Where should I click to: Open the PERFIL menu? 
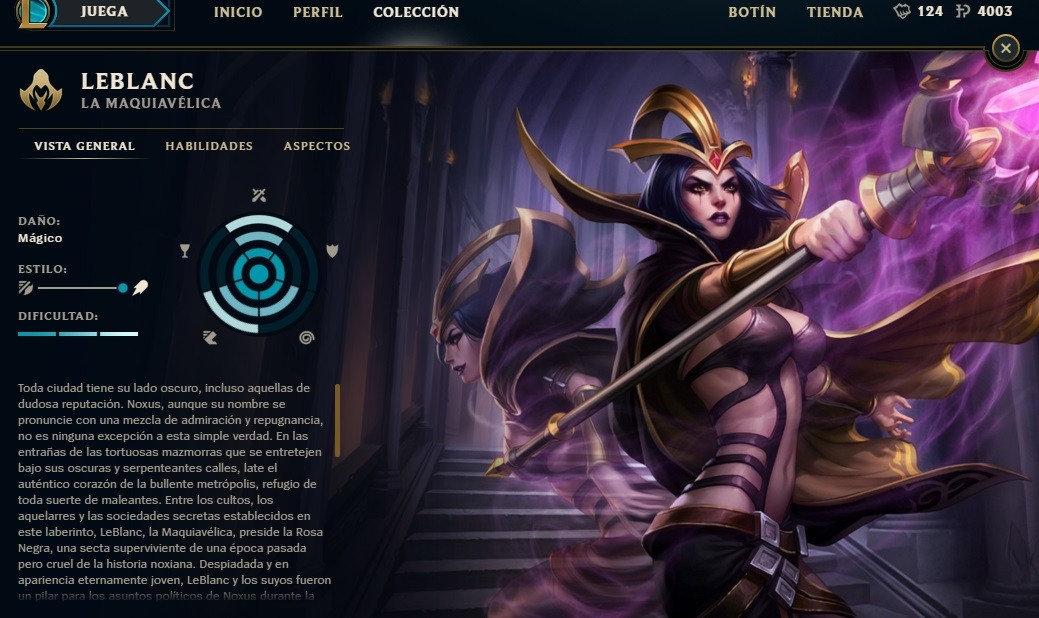(318, 13)
